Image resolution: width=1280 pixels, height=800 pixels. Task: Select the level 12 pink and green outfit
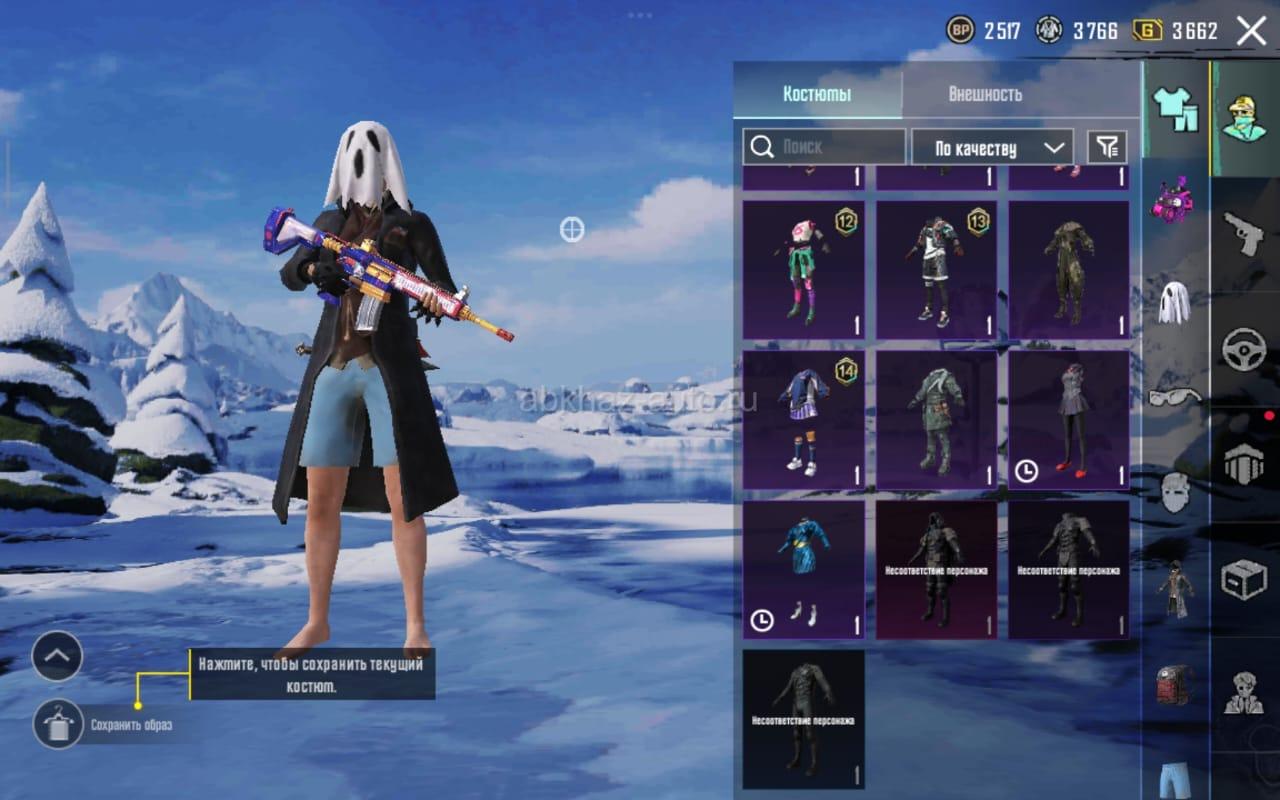[x=804, y=270]
